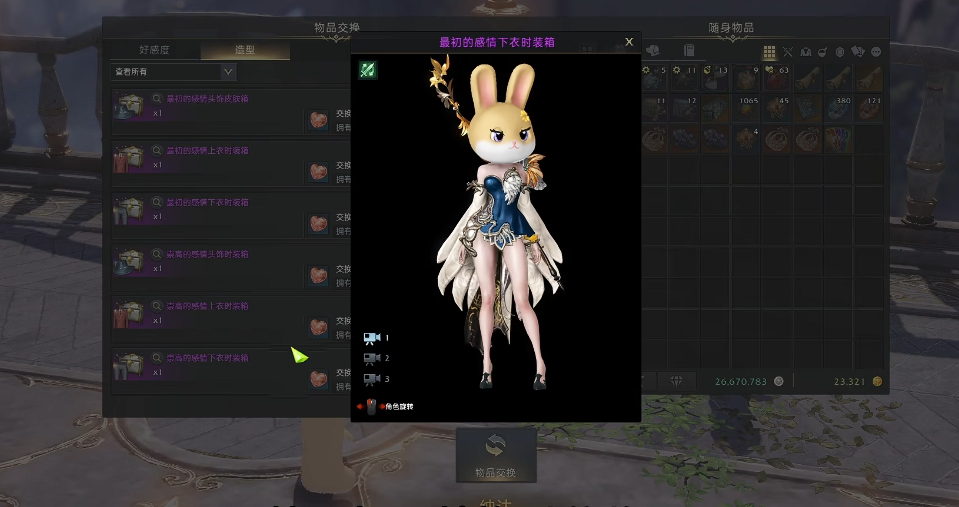Filter inventory by the crossed-swords equipment icon

coord(788,51)
